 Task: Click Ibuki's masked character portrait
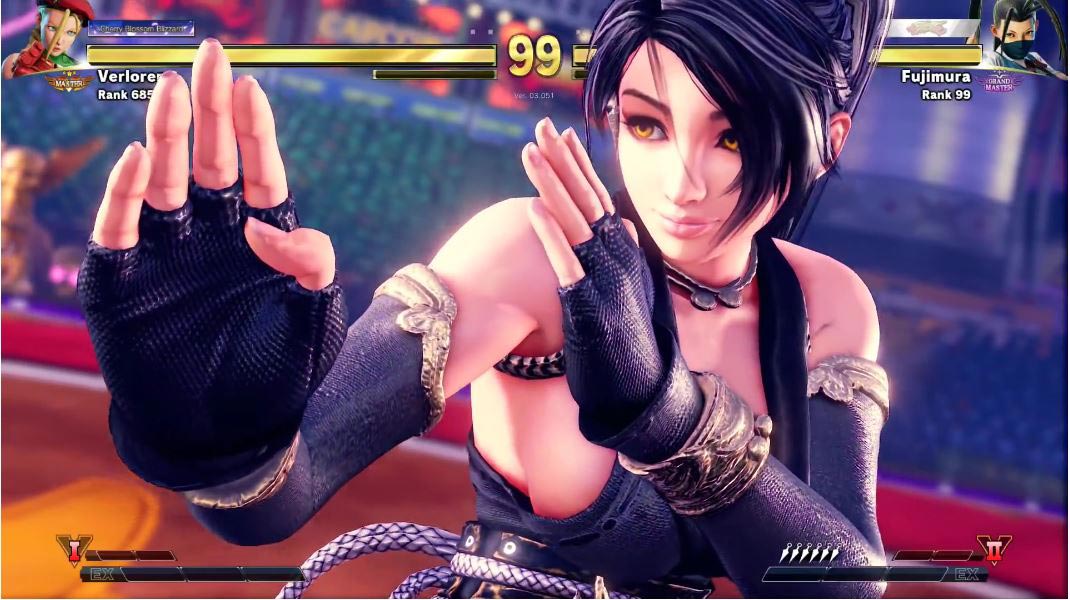(x=1023, y=38)
